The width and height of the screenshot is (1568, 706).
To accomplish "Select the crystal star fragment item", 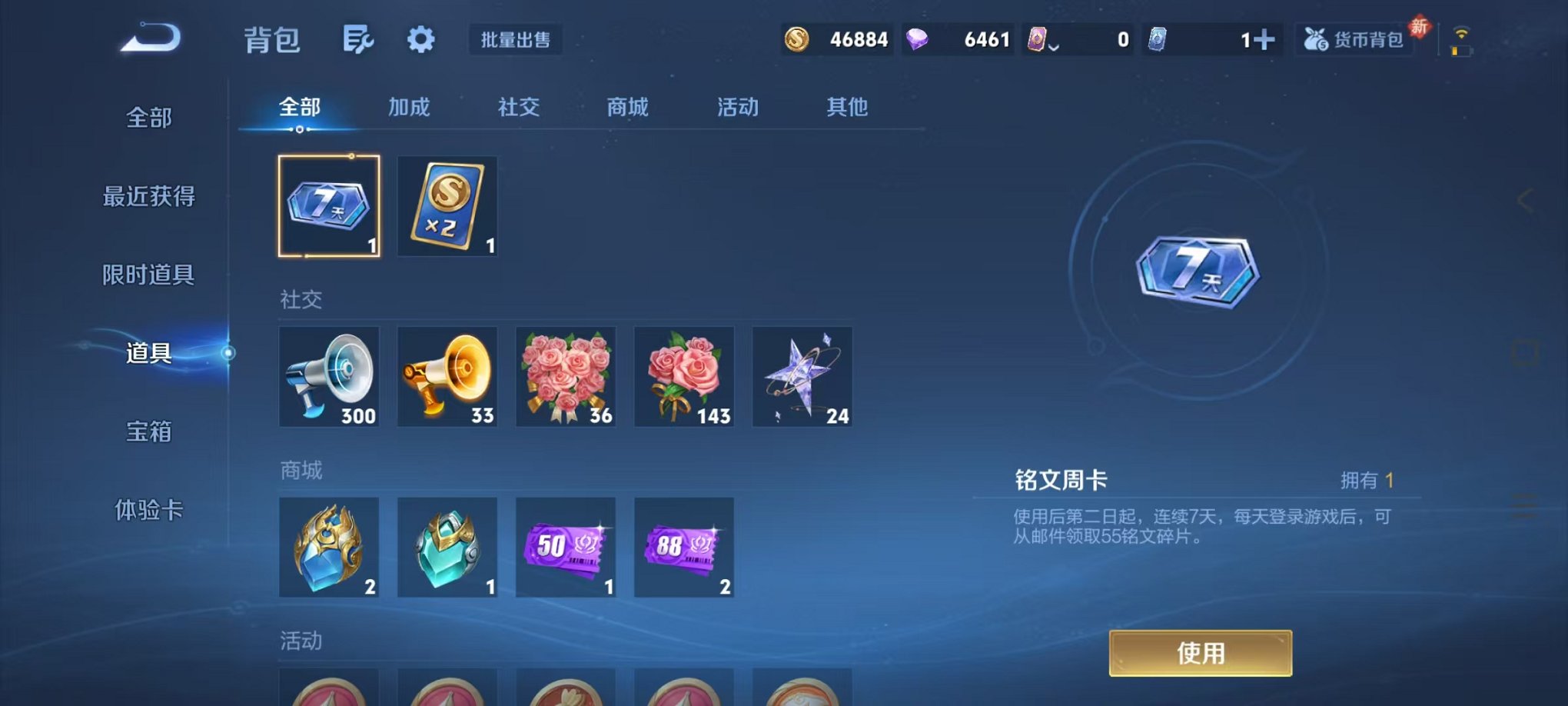I will (x=802, y=377).
